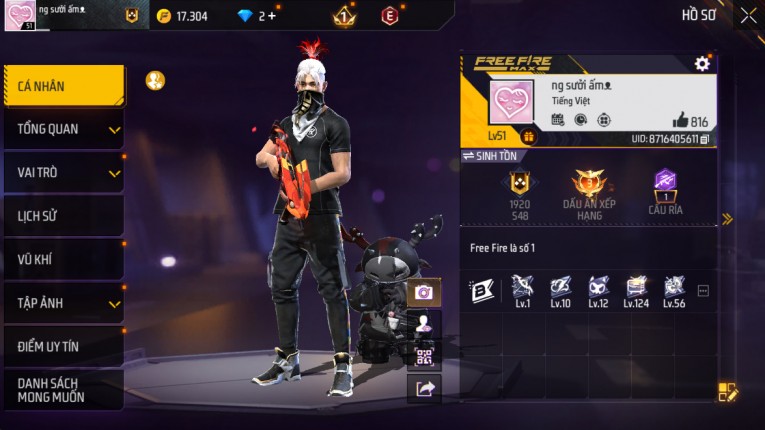Switch to the Lịch Sử tab
765x430 pixels.
click(64, 216)
